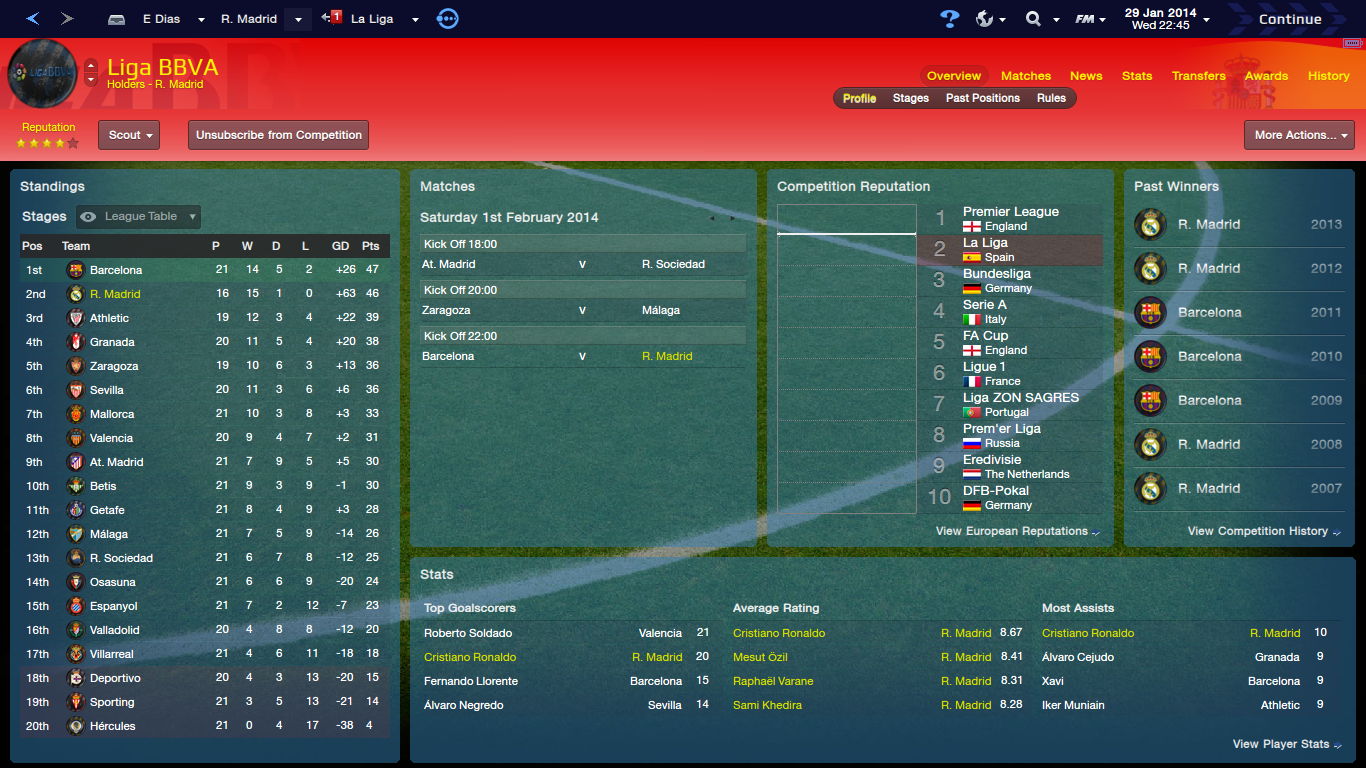Click the R. Madrid 2013 winner crest

(1150, 225)
